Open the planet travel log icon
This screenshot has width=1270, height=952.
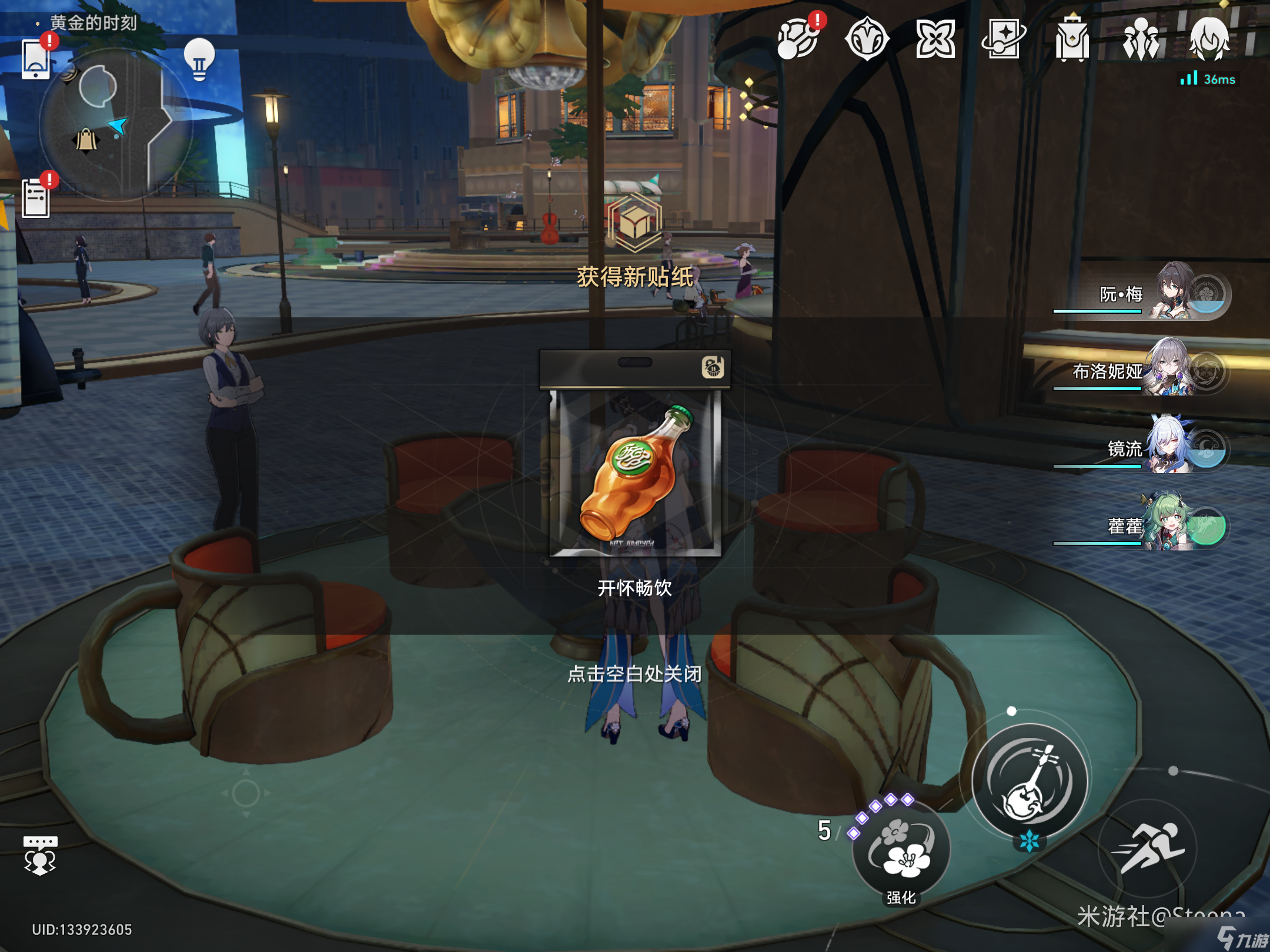point(798,39)
